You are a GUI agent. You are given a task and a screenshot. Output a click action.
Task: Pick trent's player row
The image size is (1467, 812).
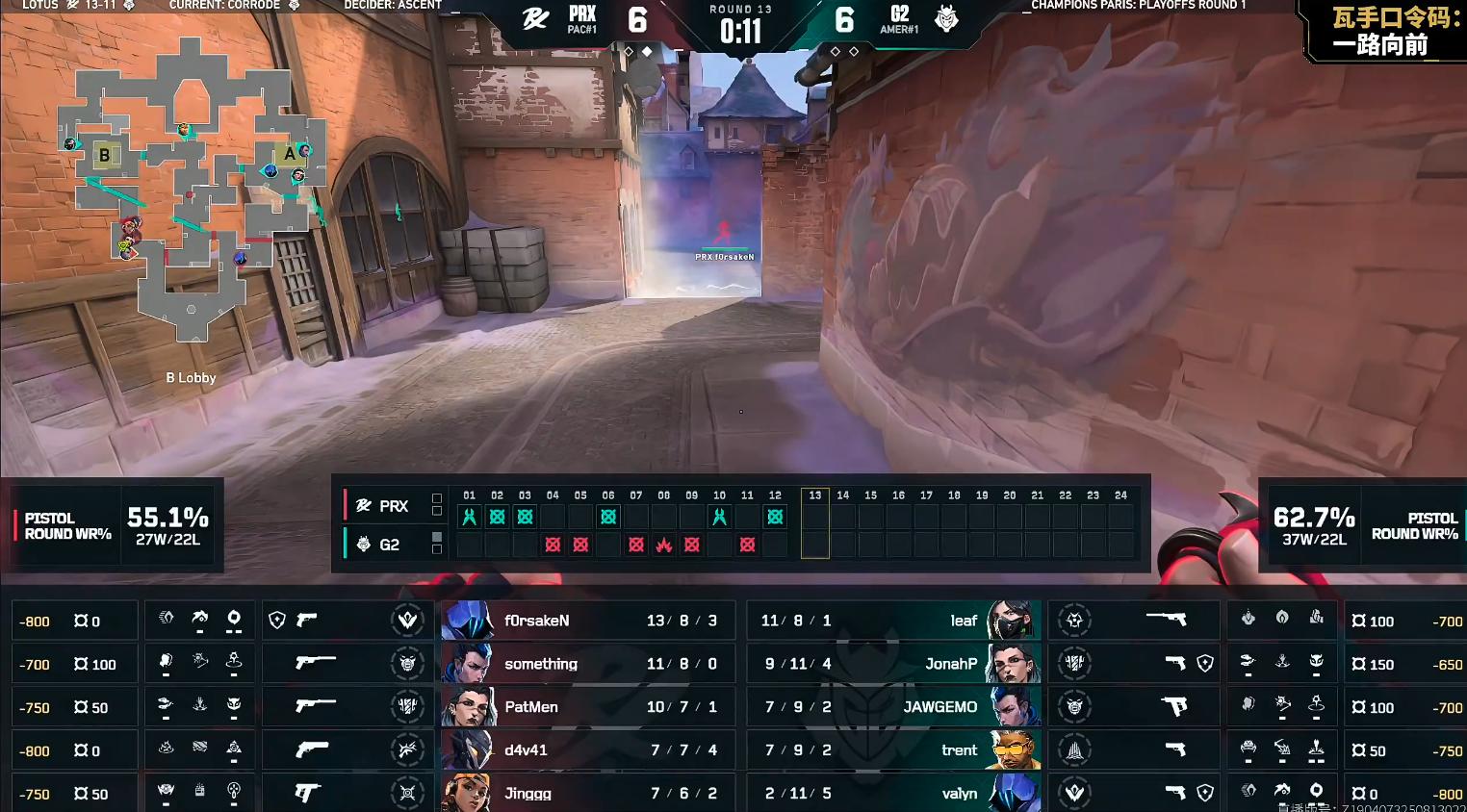[x=893, y=750]
